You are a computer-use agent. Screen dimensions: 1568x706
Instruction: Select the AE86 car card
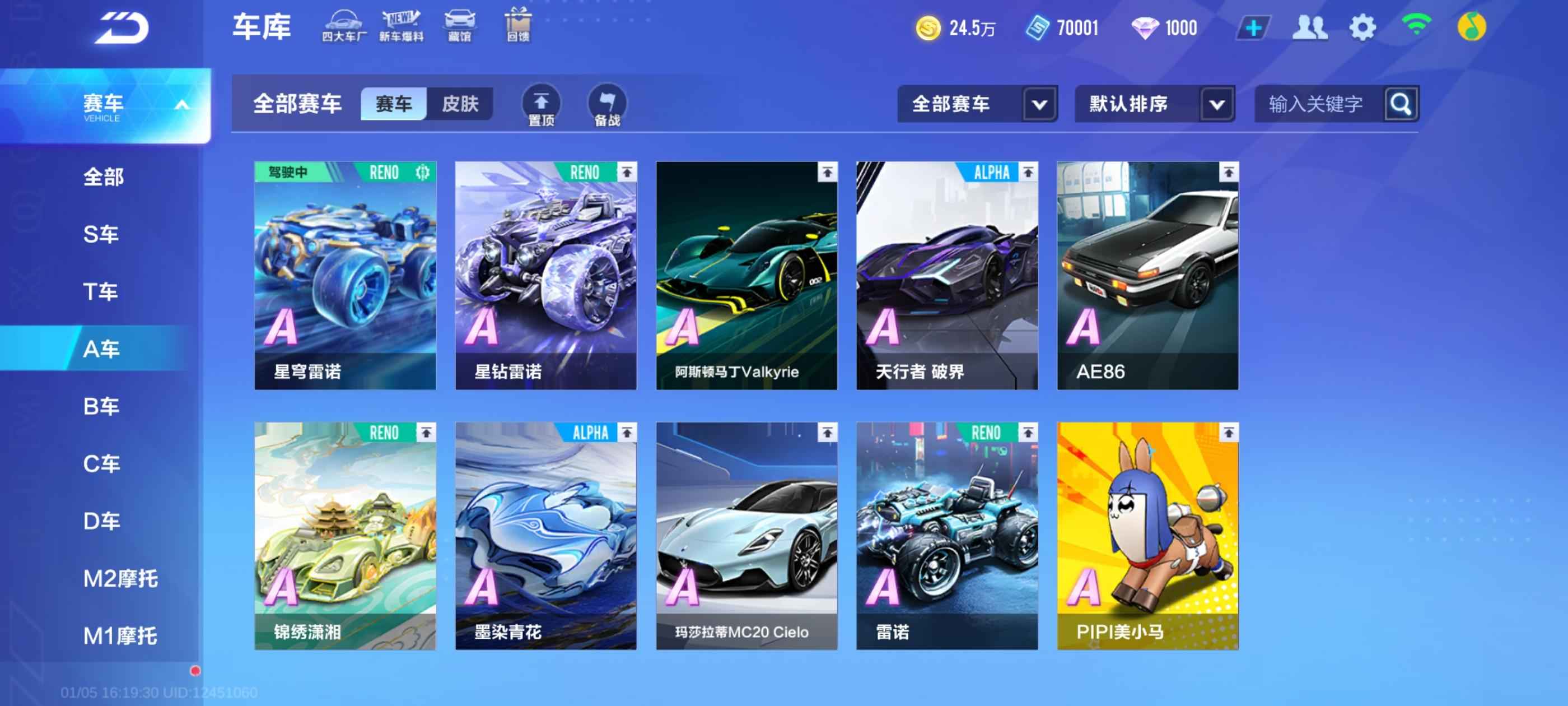pos(1147,275)
